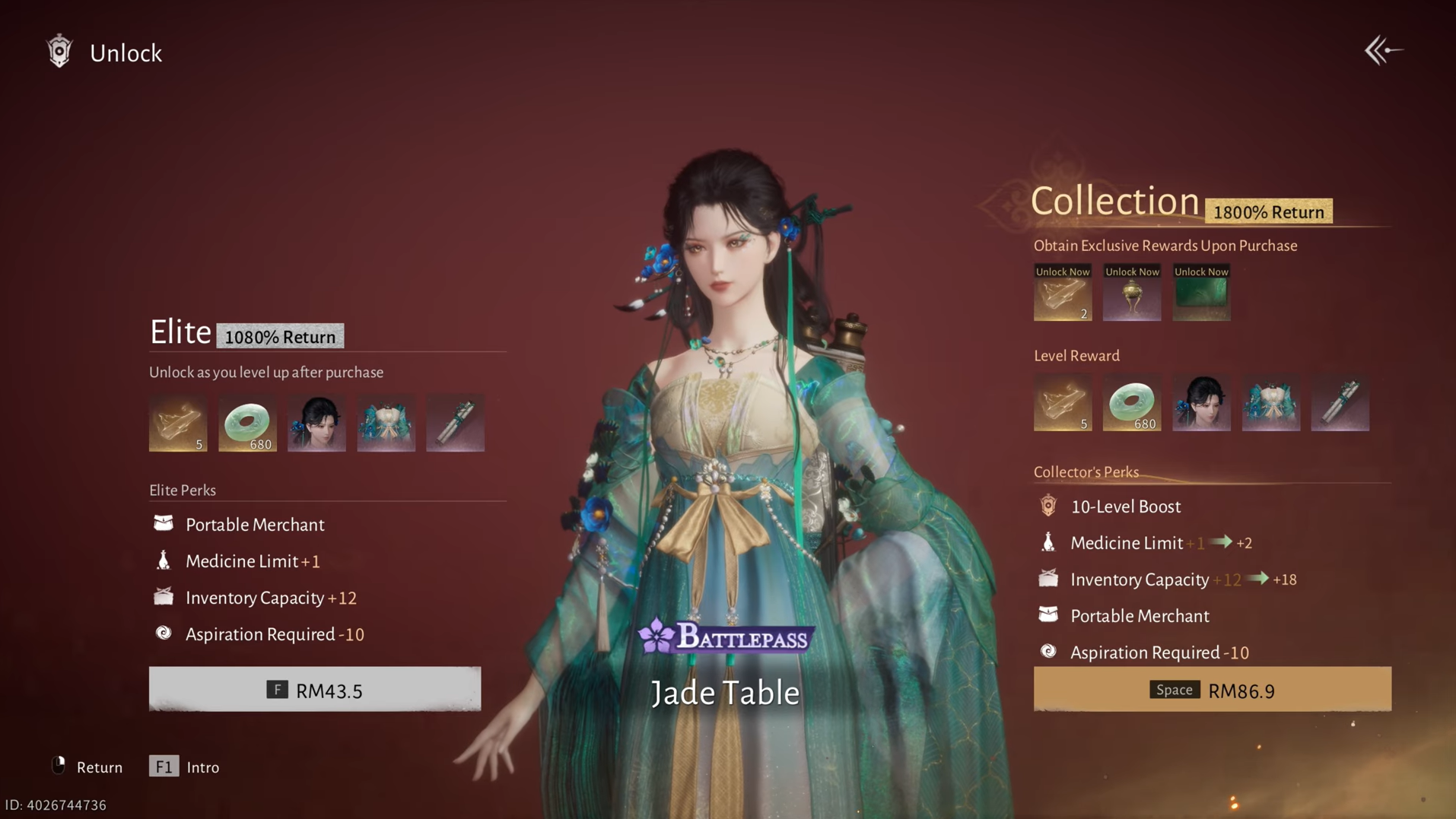View the Elite gold item with quantity 5
1456x819 pixels.
[x=178, y=423]
